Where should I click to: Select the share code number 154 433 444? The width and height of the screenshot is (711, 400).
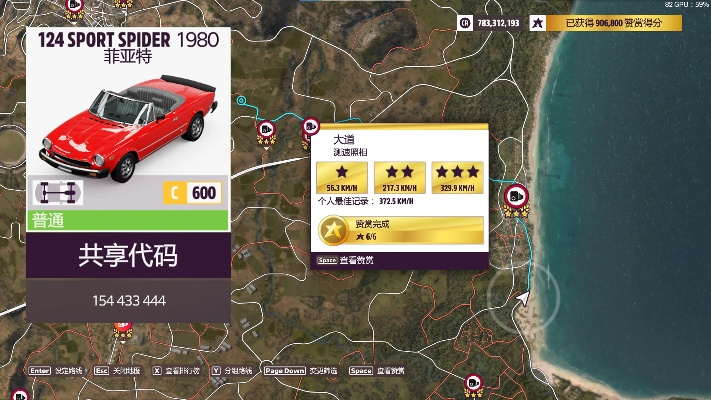128,300
